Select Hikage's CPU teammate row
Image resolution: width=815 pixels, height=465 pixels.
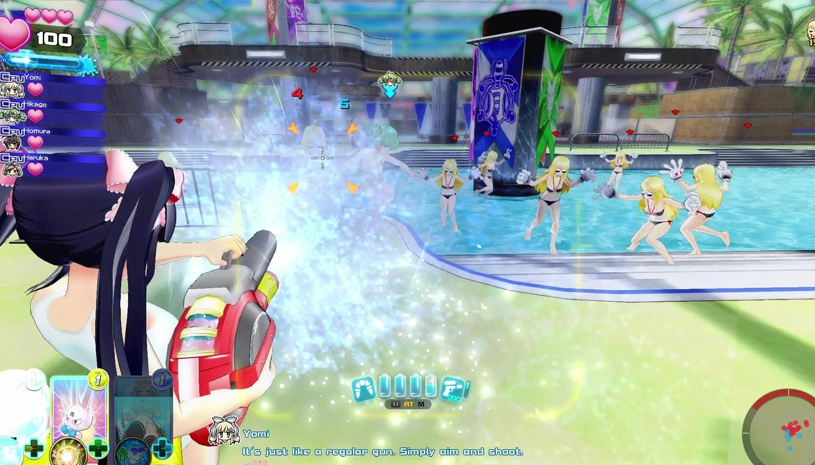coord(50,111)
